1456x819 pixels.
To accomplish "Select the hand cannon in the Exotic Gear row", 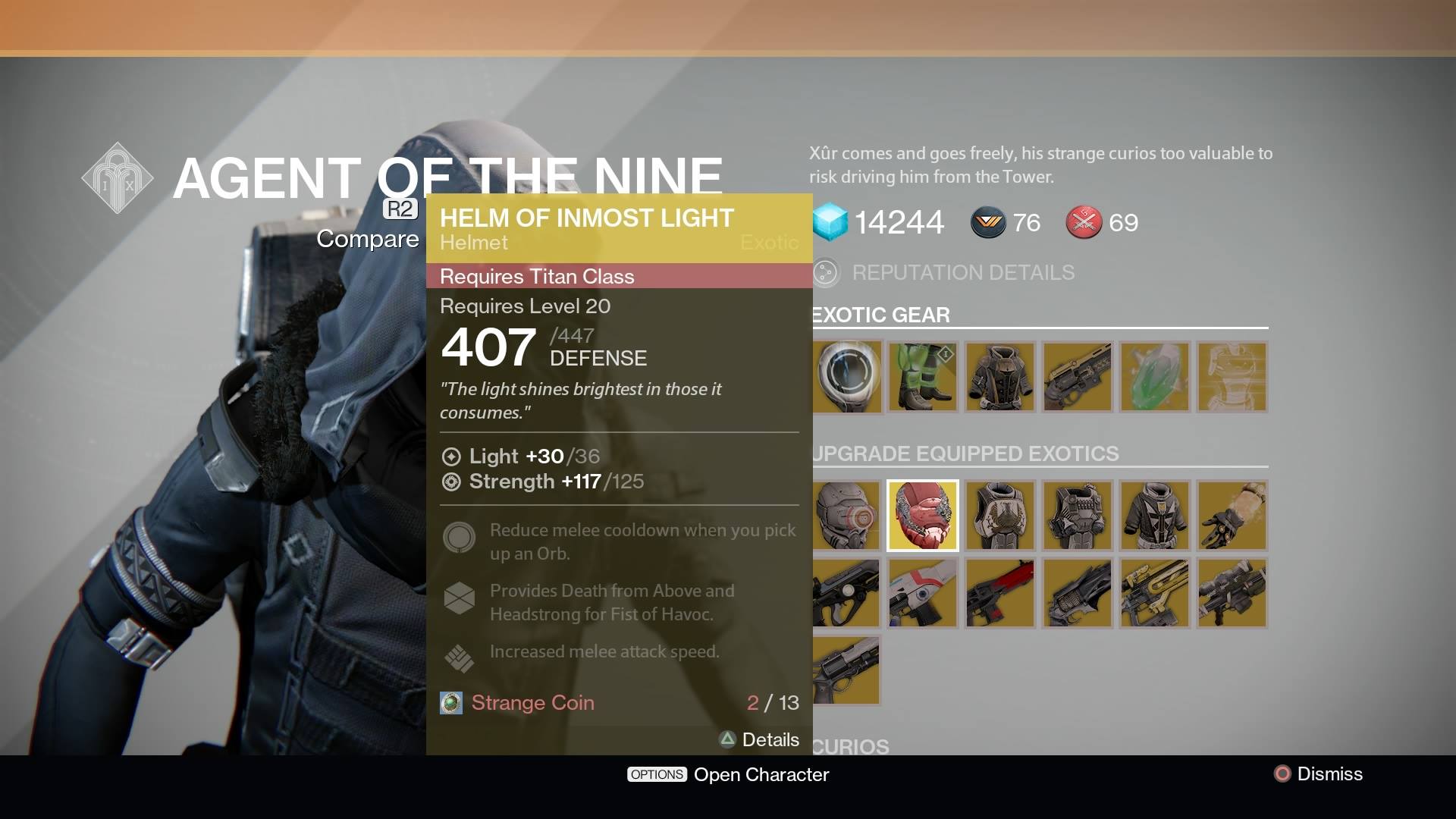I will [x=1077, y=377].
